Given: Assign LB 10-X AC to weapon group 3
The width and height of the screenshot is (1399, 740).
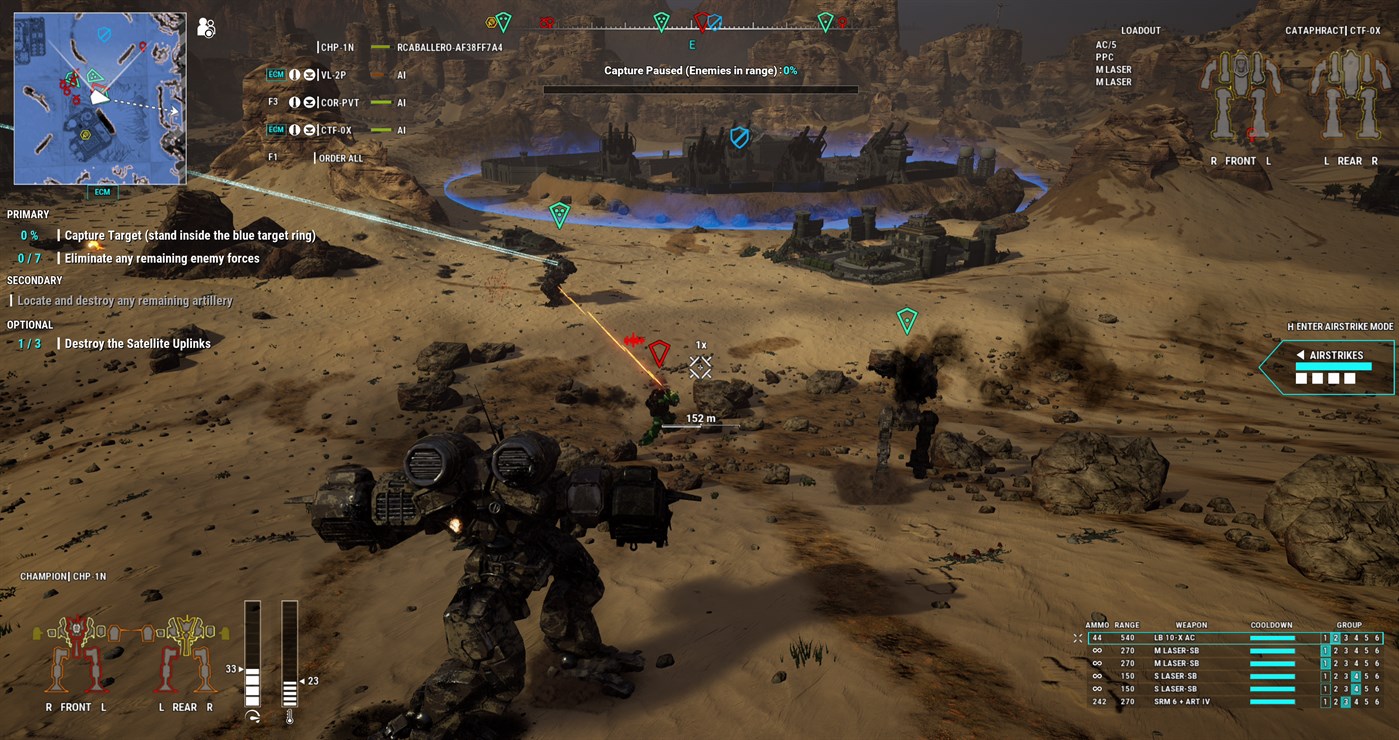Looking at the screenshot, I should [x=1346, y=637].
